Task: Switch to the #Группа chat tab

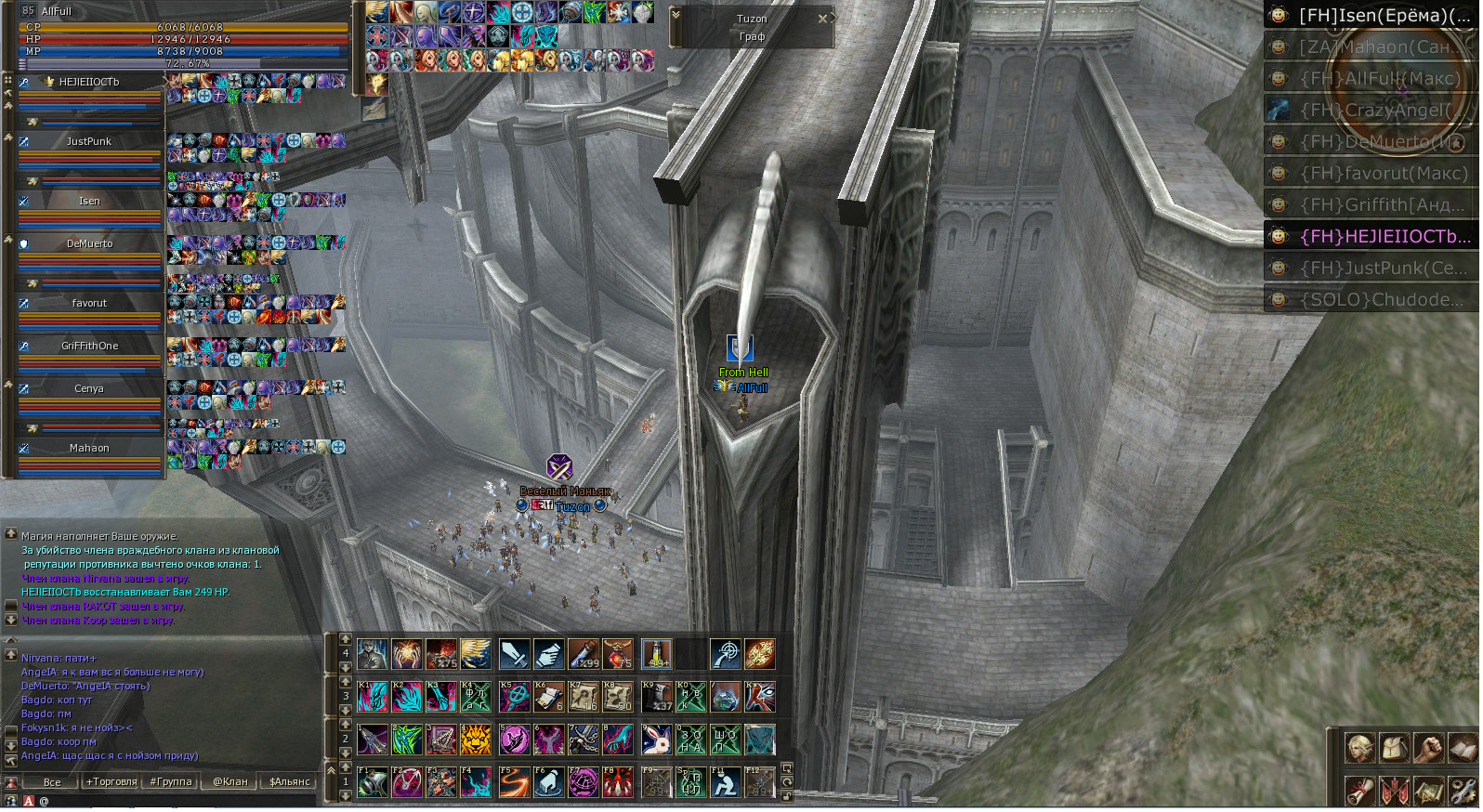Action: click(x=171, y=782)
